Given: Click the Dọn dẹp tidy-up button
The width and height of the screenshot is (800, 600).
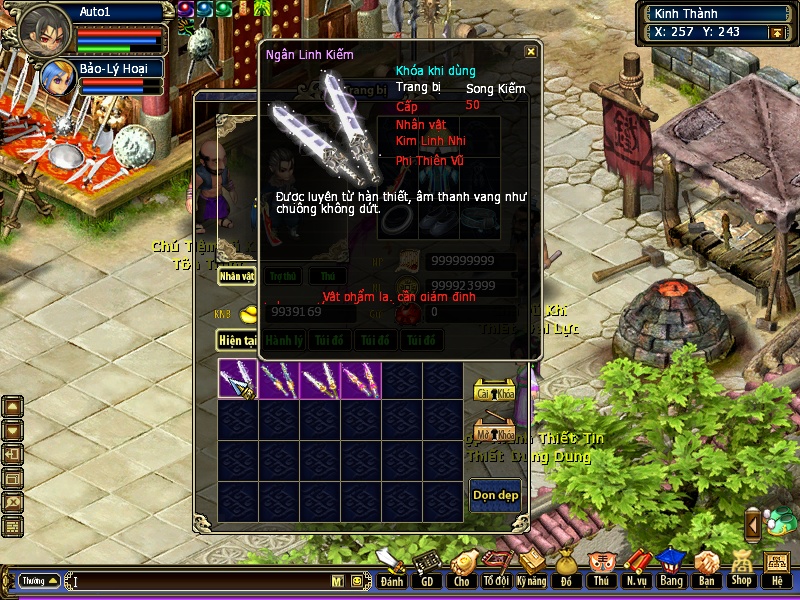Looking at the screenshot, I should [495, 496].
